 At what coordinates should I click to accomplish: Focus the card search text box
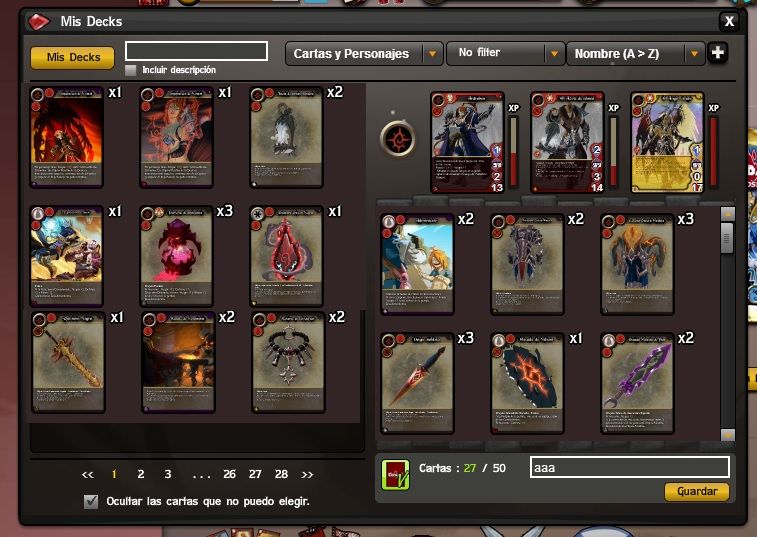(x=196, y=51)
